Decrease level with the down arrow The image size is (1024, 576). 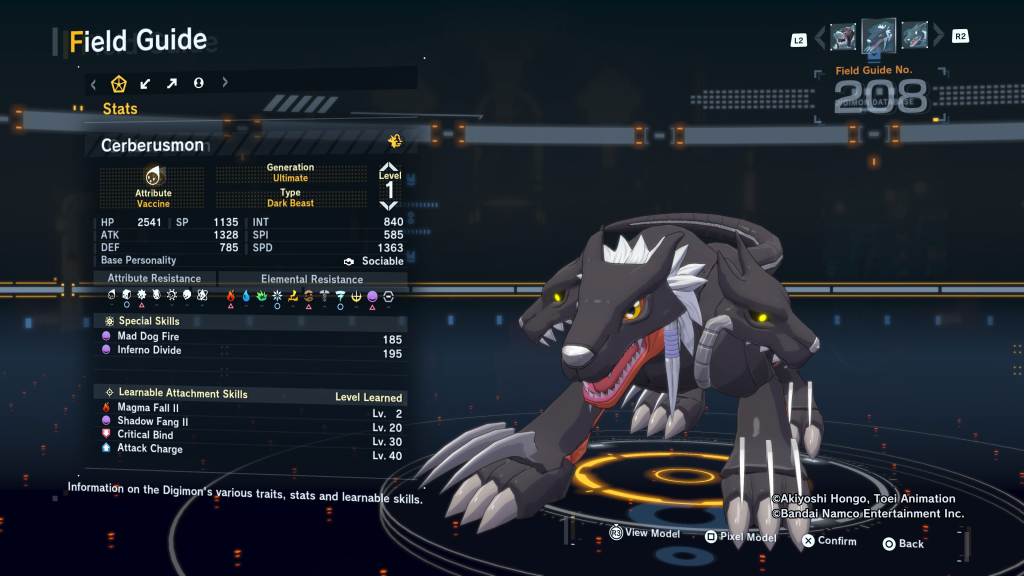click(x=389, y=205)
